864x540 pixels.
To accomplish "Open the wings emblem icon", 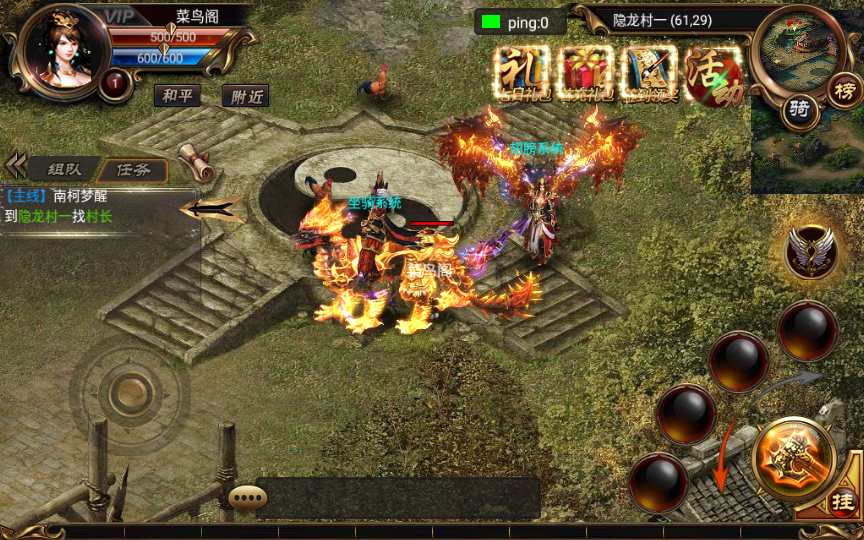I will click(x=811, y=250).
